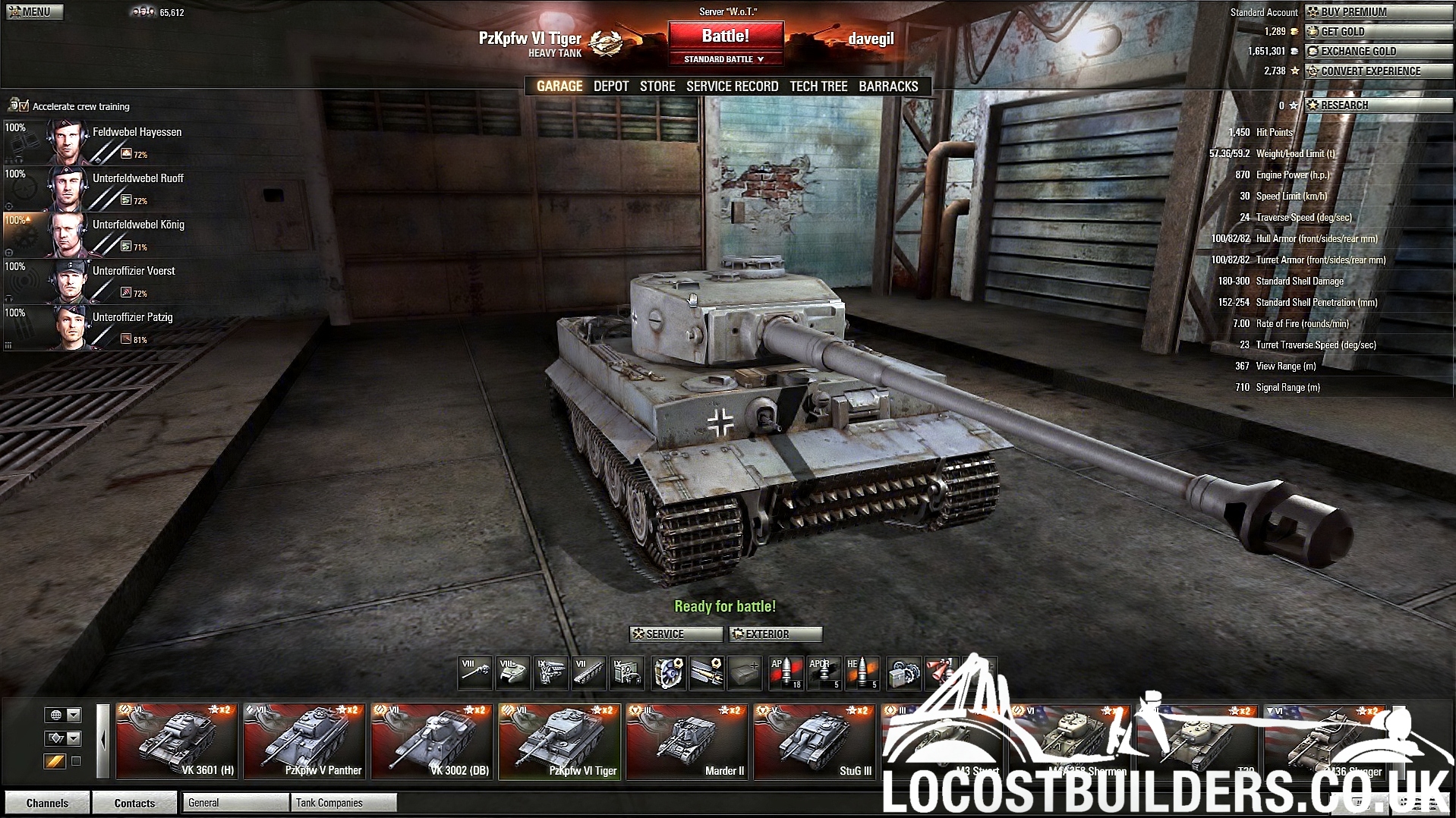1456x818 pixels.
Task: Show the Tech Tree tab
Action: click(818, 87)
